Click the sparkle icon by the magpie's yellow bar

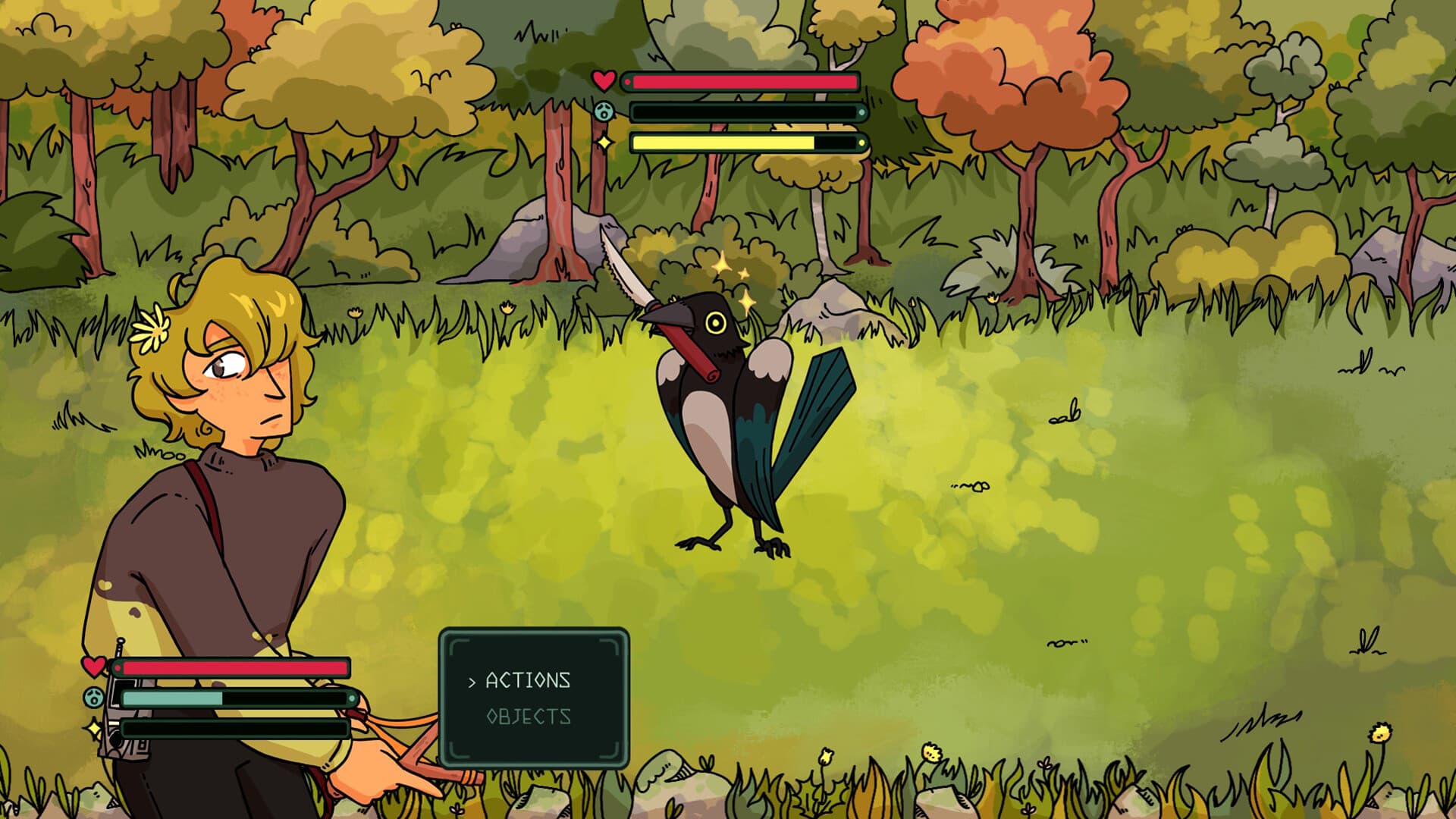pyautogui.click(x=603, y=142)
